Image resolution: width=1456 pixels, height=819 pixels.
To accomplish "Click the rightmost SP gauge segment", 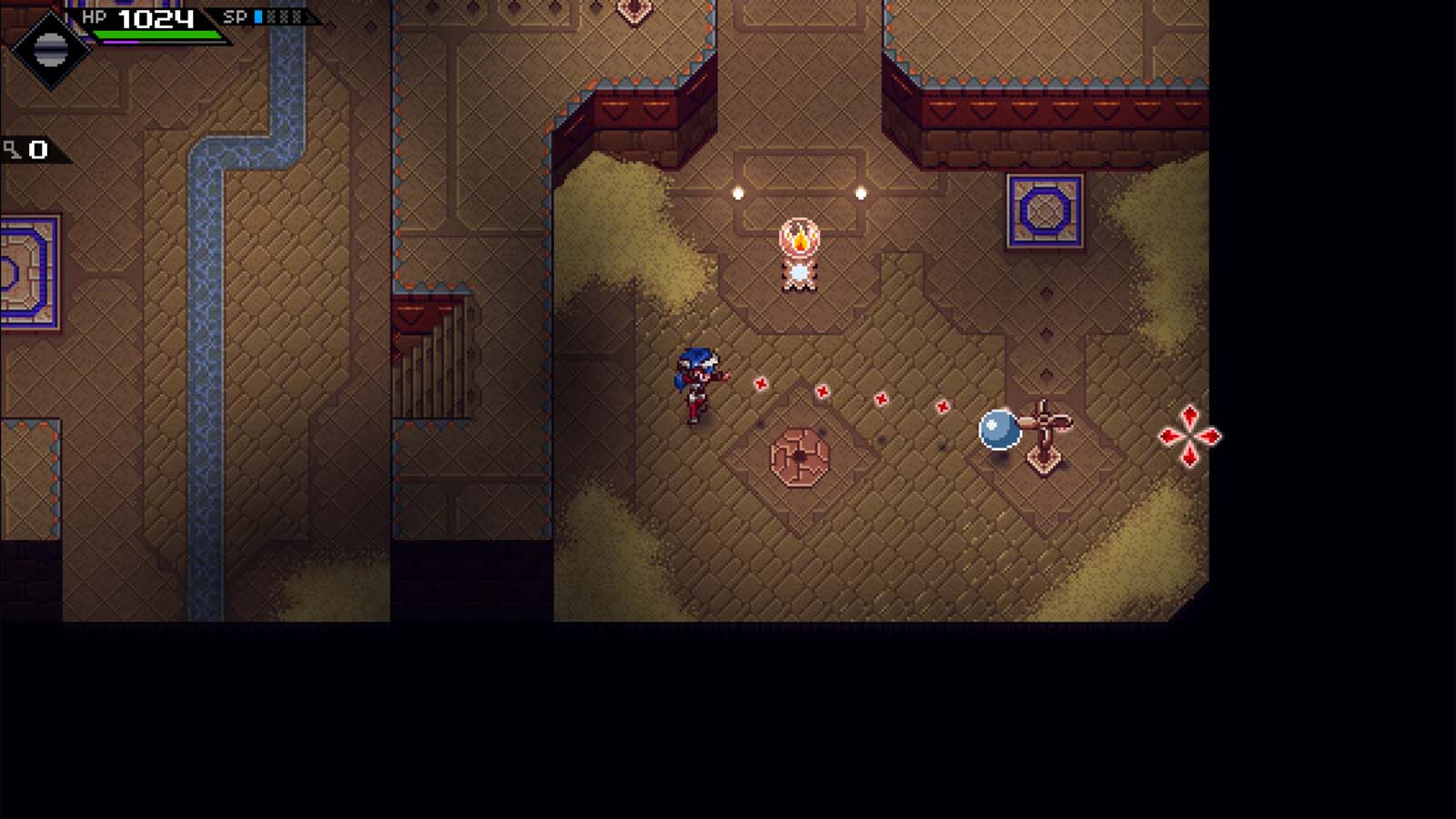I will tap(298, 15).
